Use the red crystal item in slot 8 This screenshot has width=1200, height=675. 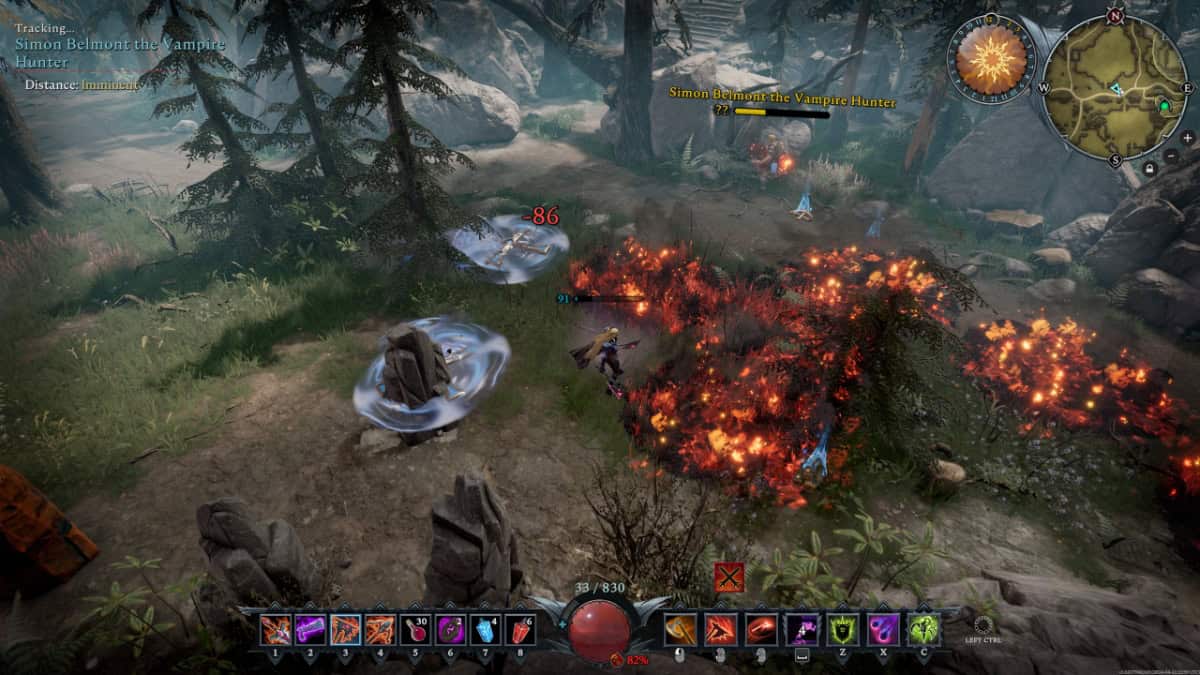[x=519, y=630]
